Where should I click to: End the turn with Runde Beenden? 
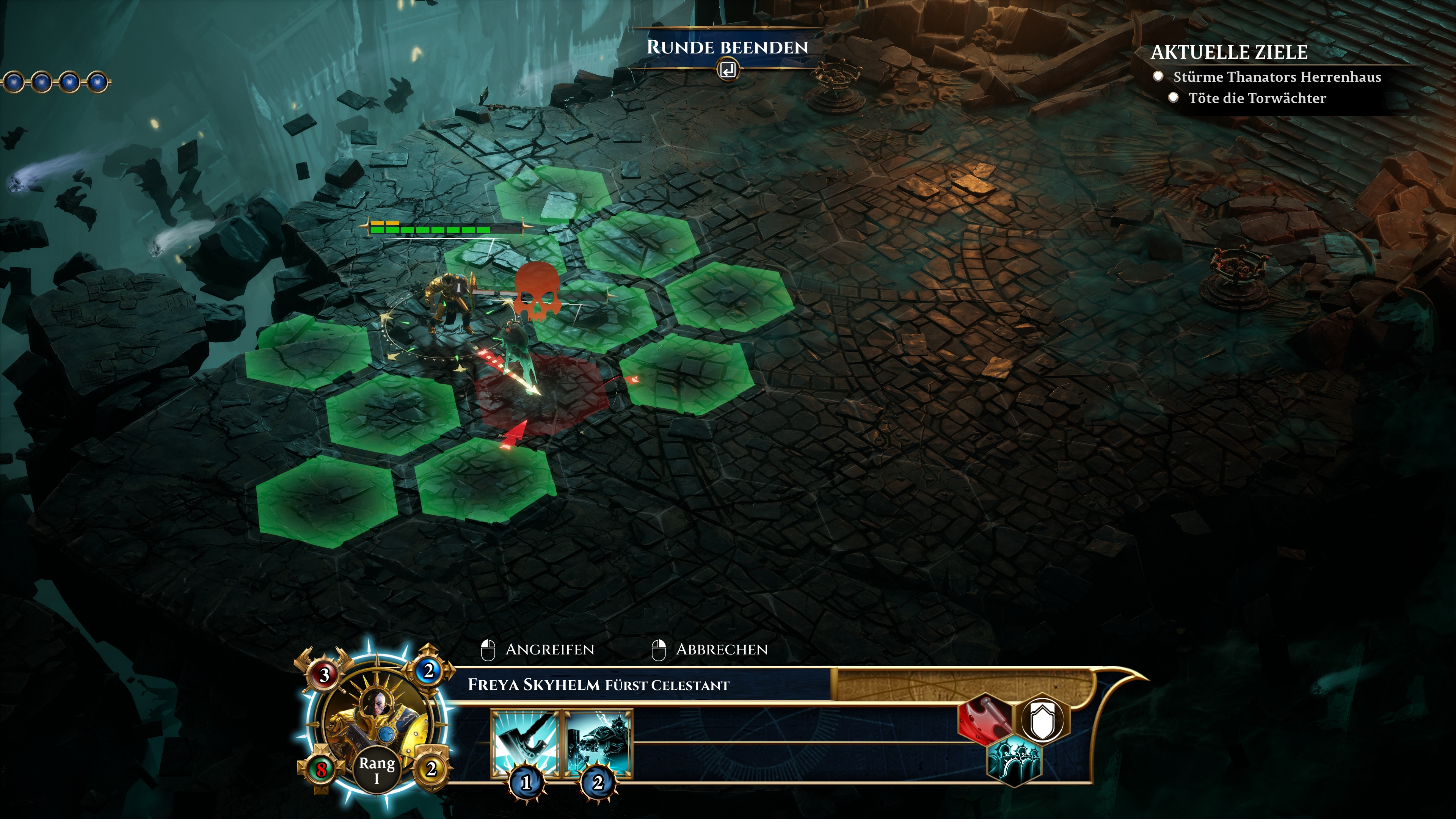click(728, 48)
